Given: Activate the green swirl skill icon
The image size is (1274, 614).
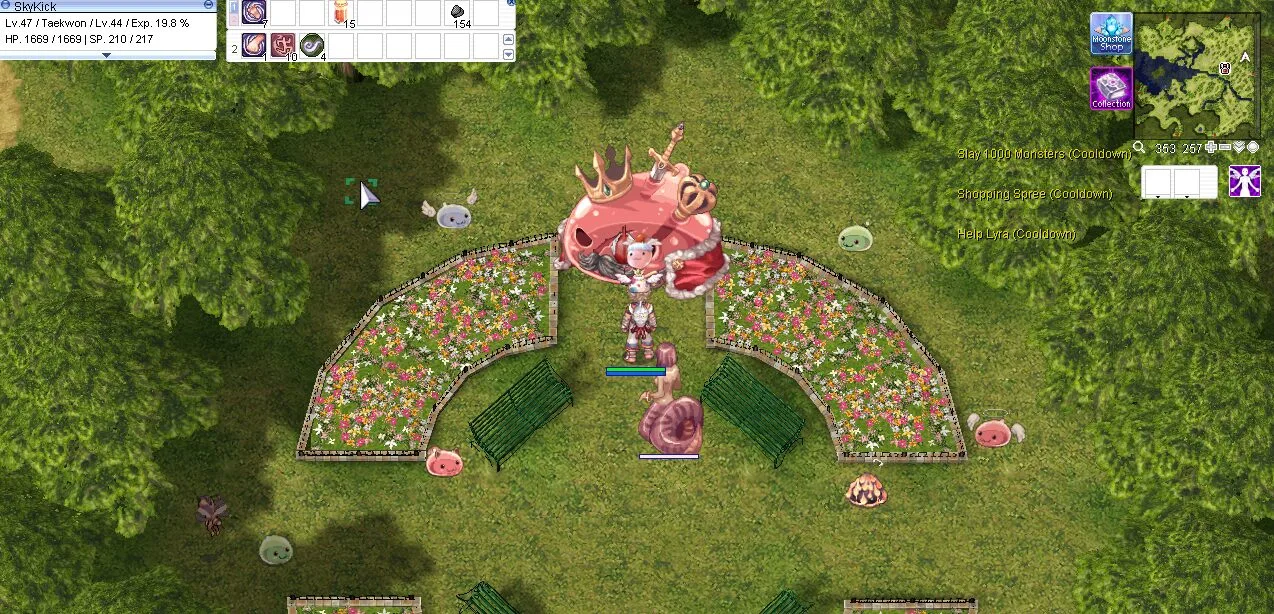Looking at the screenshot, I should [312, 45].
